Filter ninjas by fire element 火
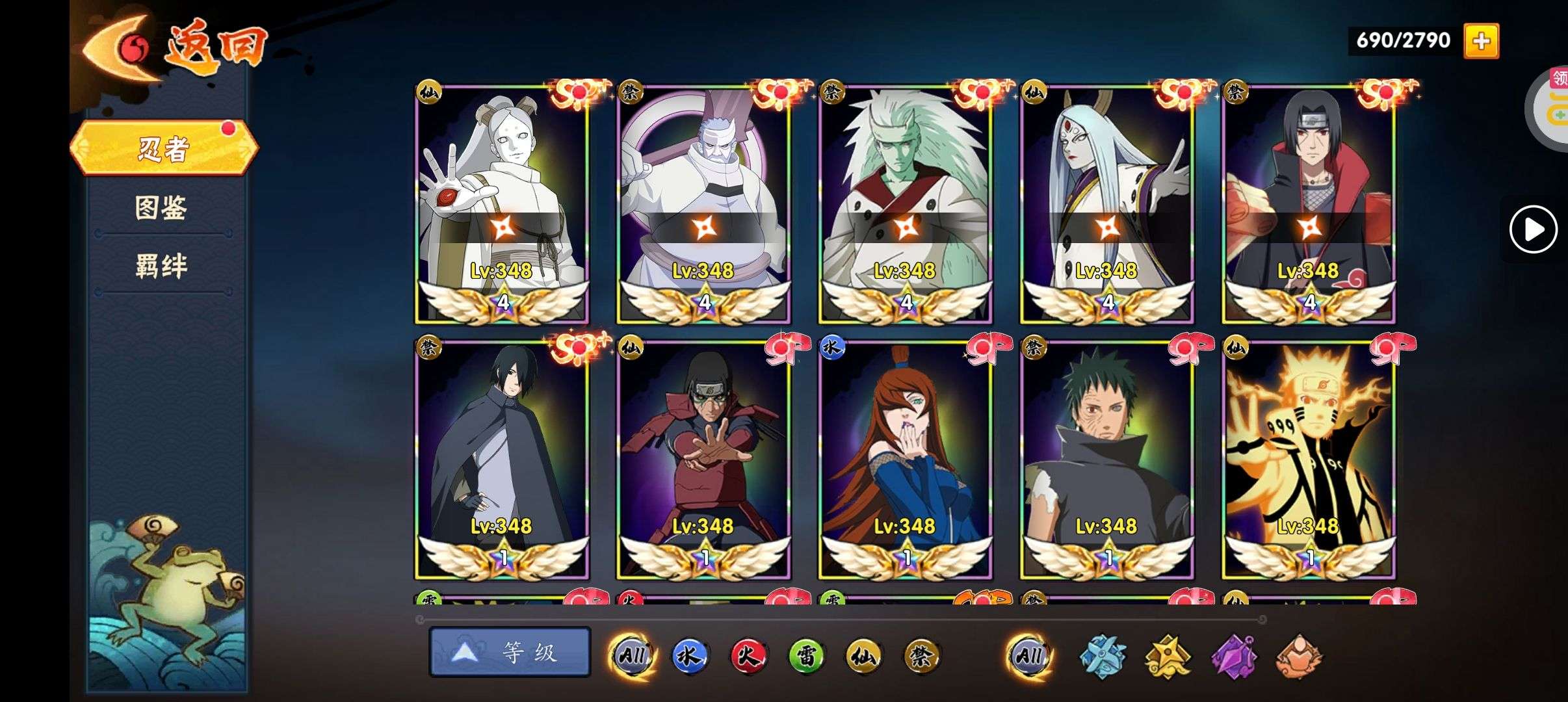Image resolution: width=1568 pixels, height=702 pixels. [x=748, y=655]
